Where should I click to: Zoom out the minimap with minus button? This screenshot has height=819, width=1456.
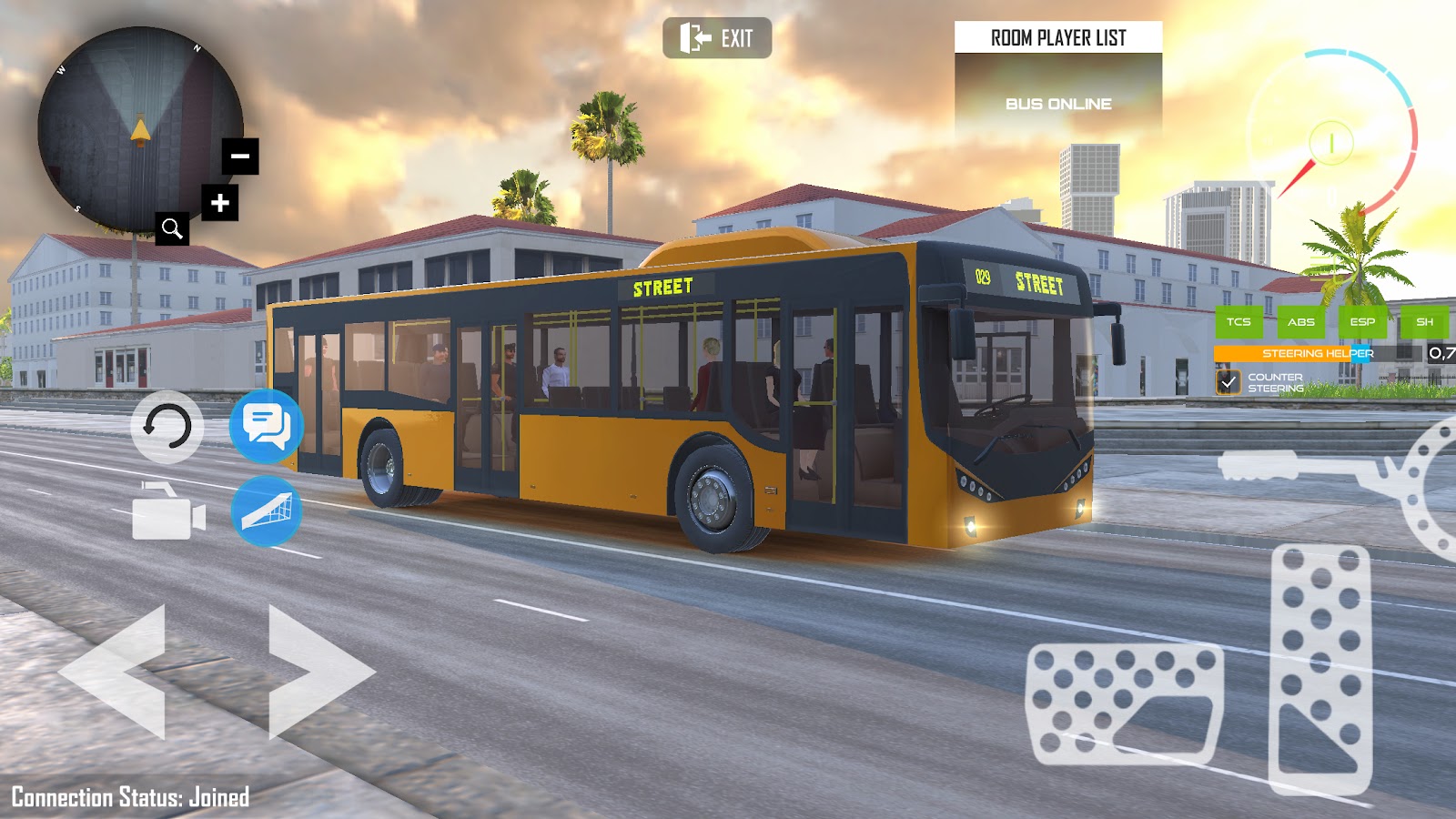click(240, 157)
